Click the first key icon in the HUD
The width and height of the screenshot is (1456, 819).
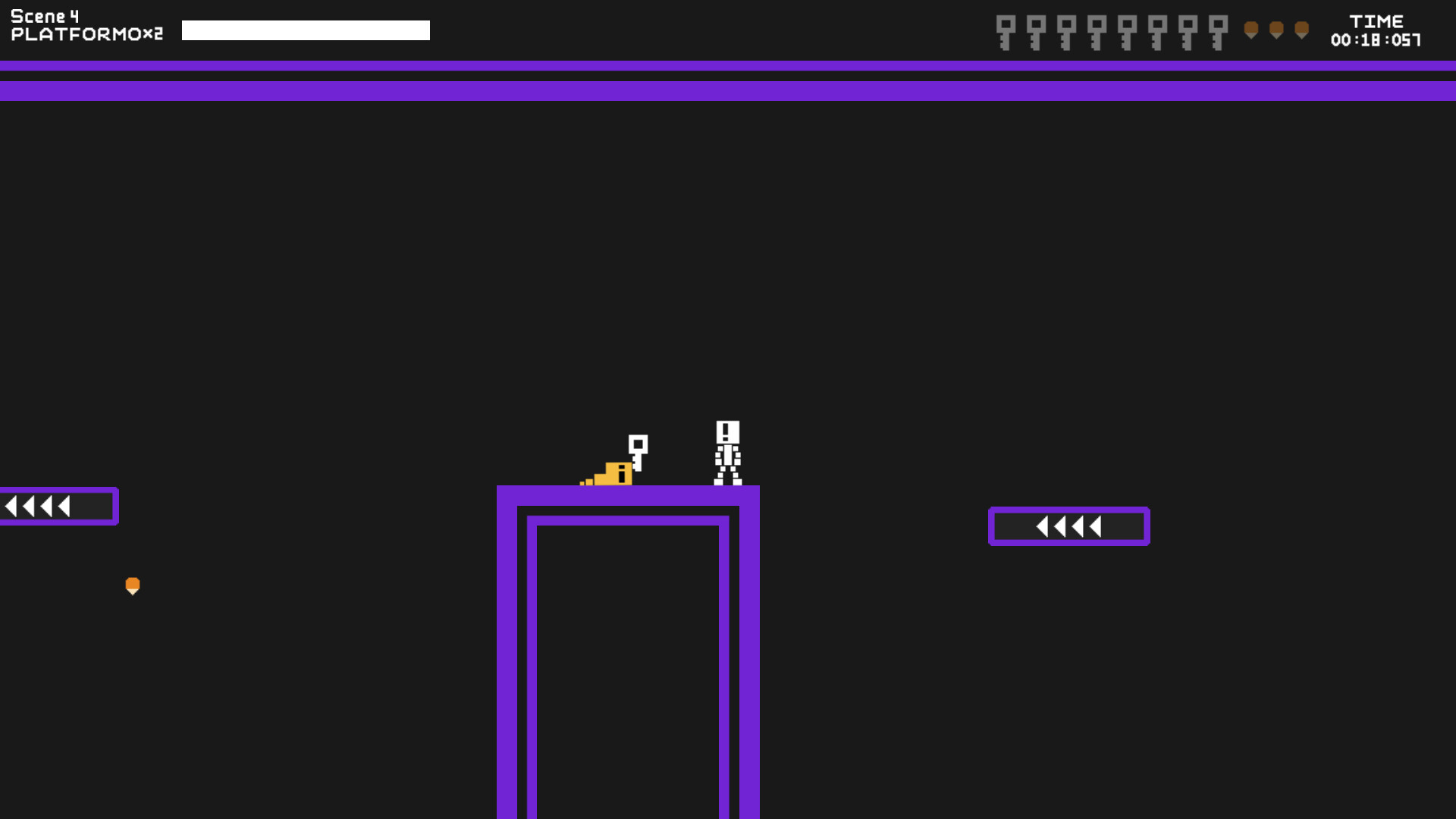(1005, 30)
